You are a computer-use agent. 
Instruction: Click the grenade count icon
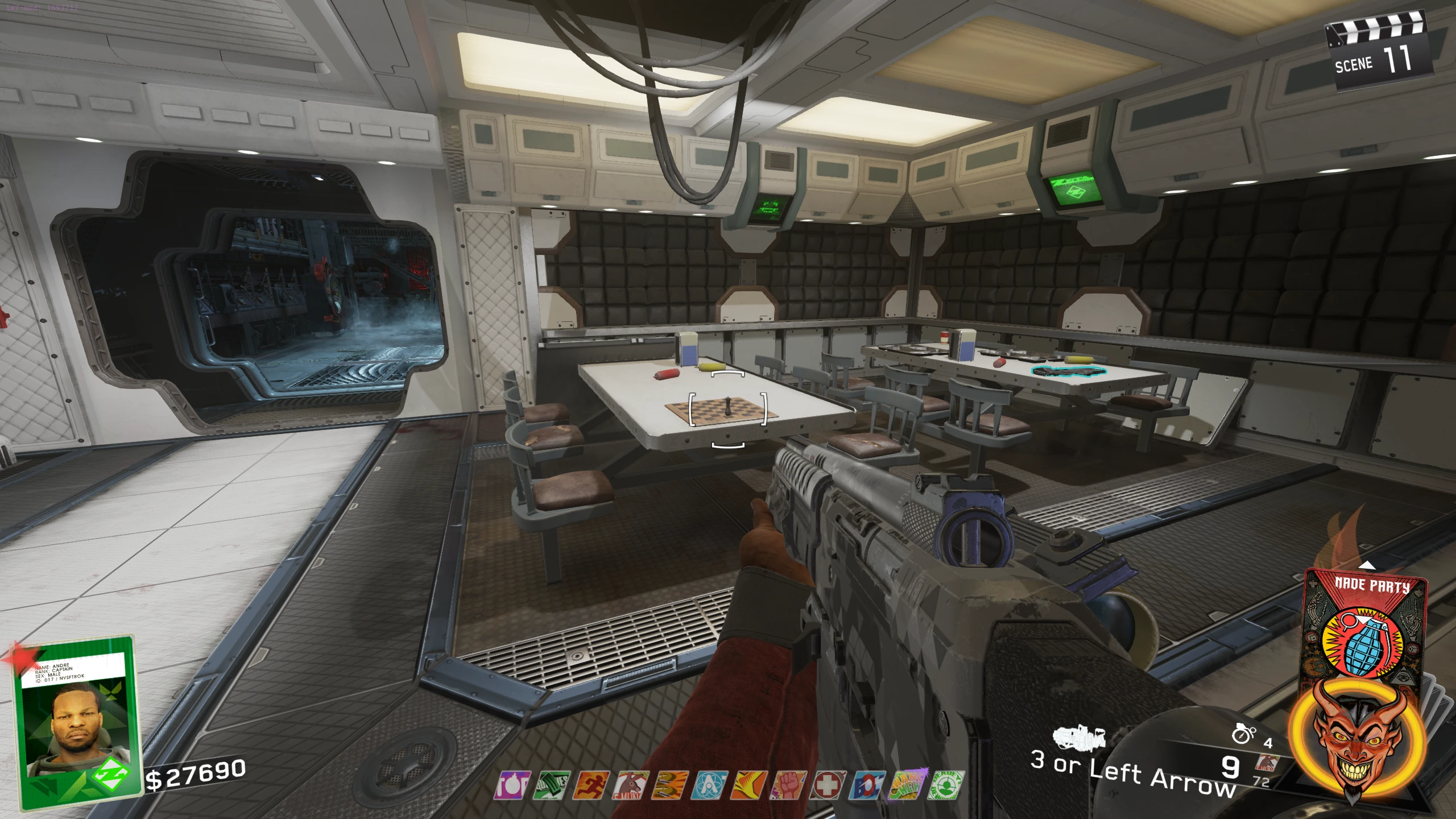1243,734
